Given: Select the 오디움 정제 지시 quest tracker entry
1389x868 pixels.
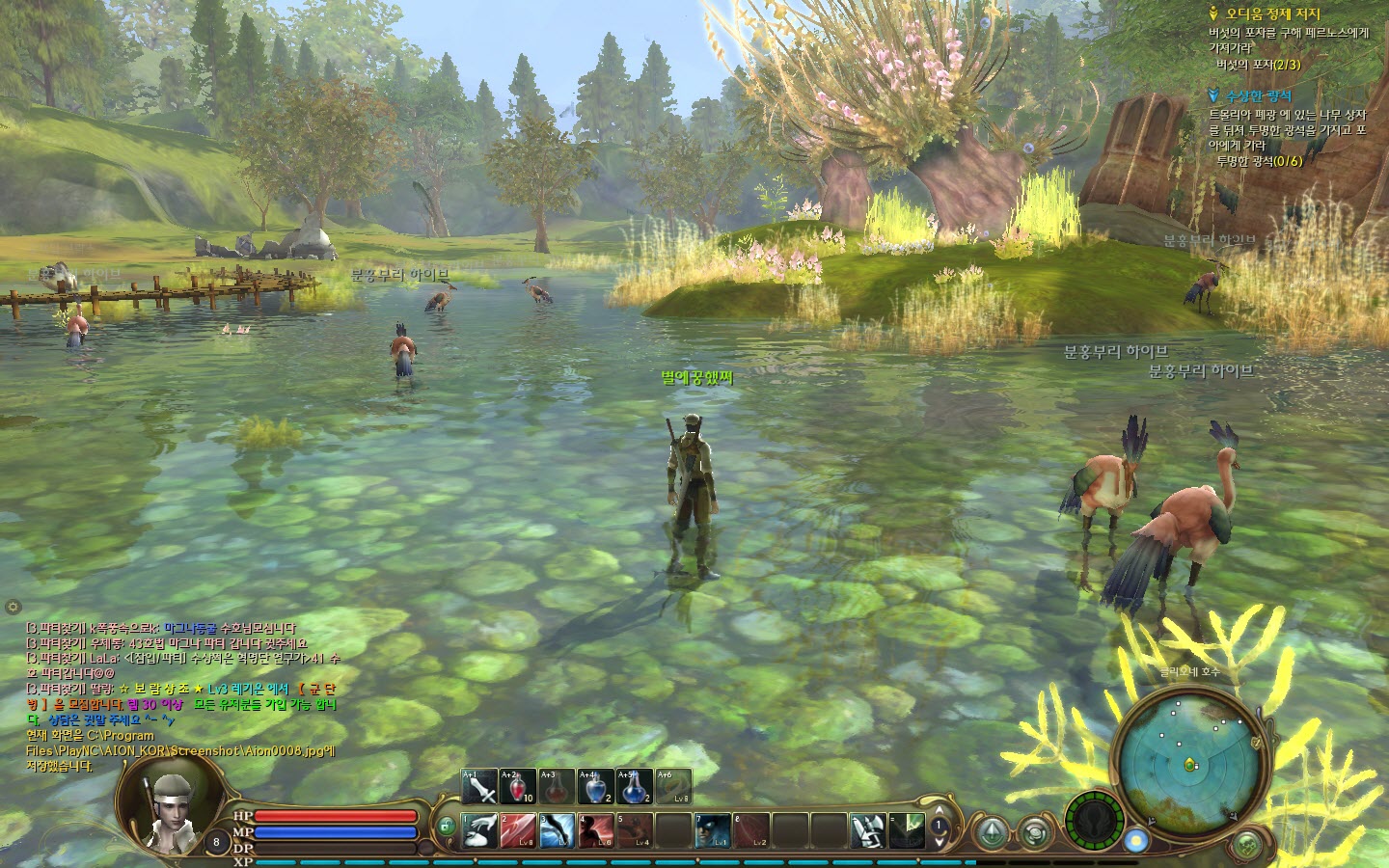Looking at the screenshot, I should coord(1272,14).
